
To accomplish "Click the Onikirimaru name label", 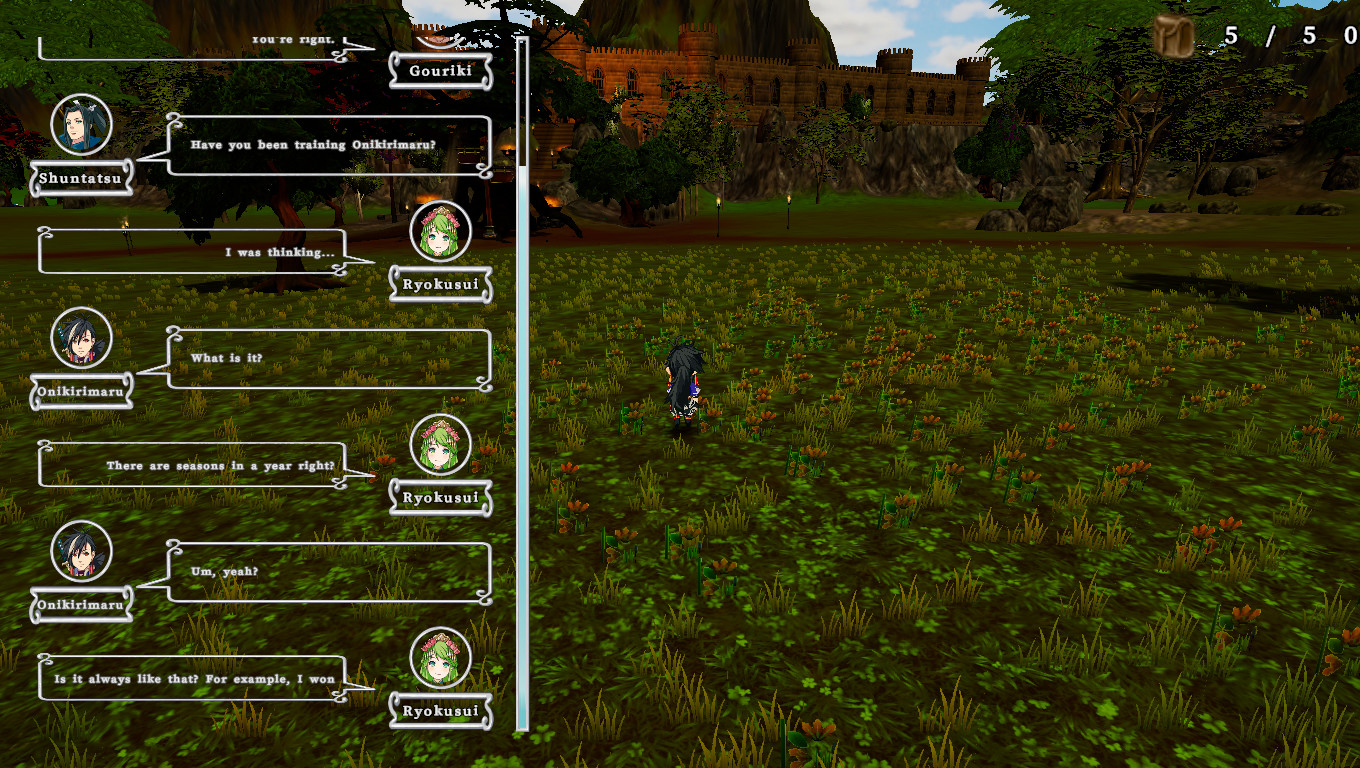I will 83,391.
